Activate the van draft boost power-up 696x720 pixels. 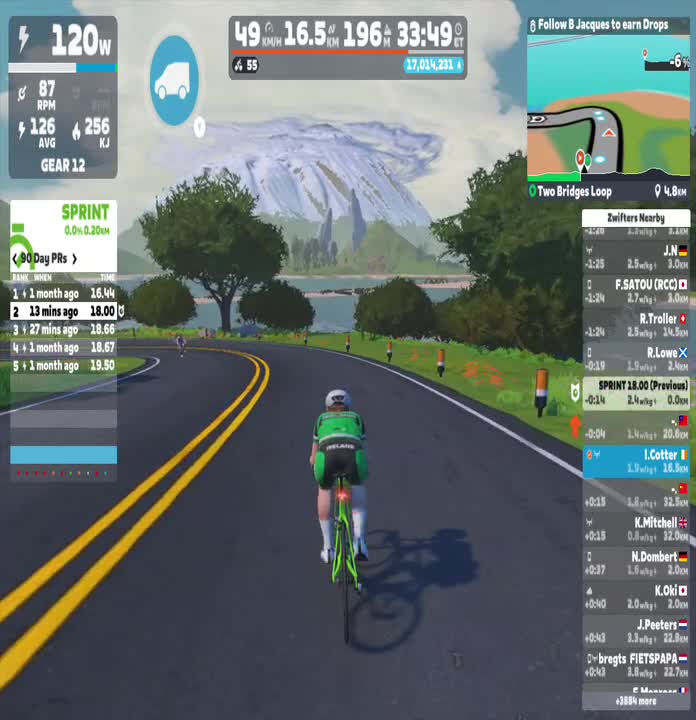pyautogui.click(x=175, y=80)
